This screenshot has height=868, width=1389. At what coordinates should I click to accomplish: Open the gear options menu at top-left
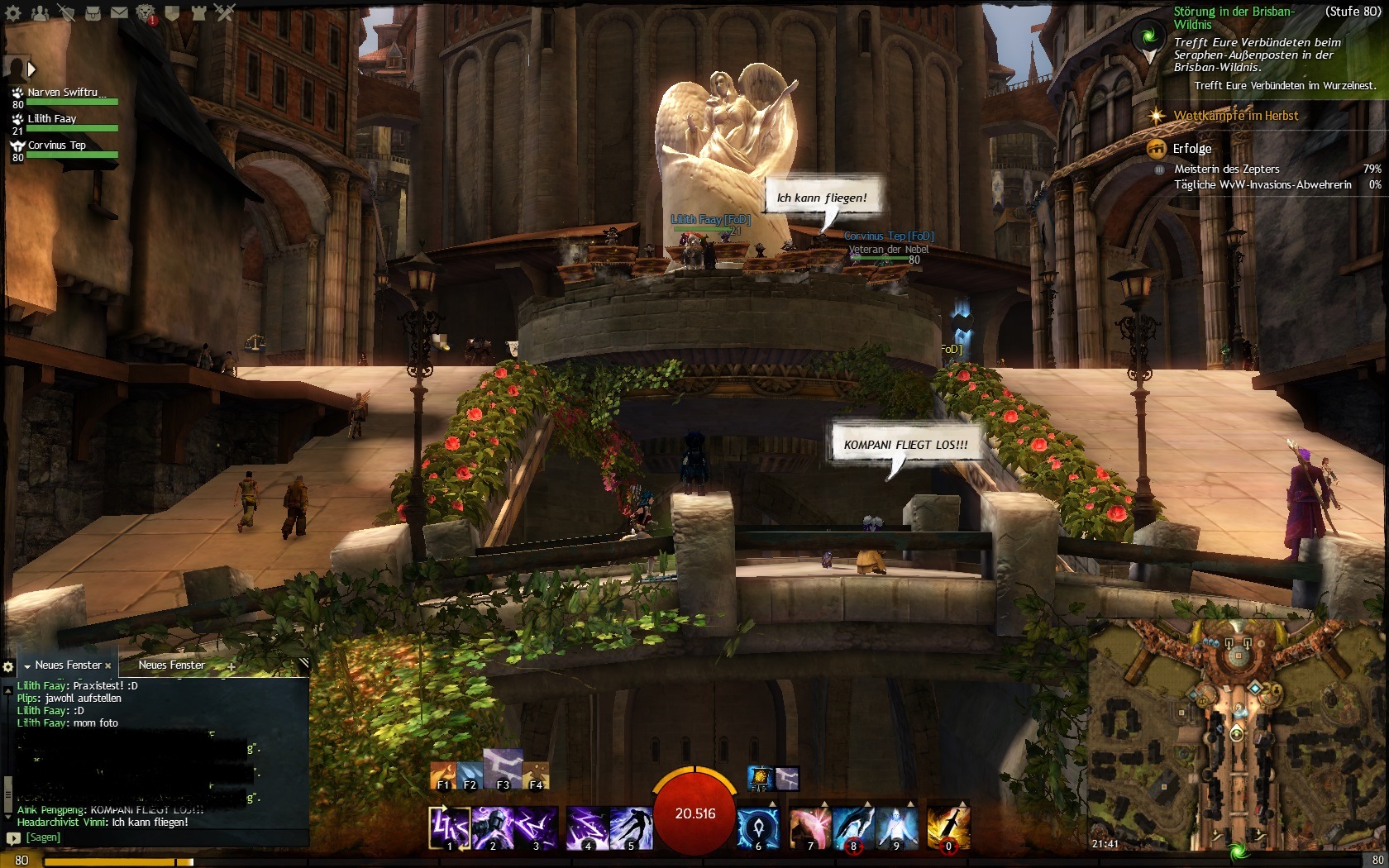(x=13, y=12)
